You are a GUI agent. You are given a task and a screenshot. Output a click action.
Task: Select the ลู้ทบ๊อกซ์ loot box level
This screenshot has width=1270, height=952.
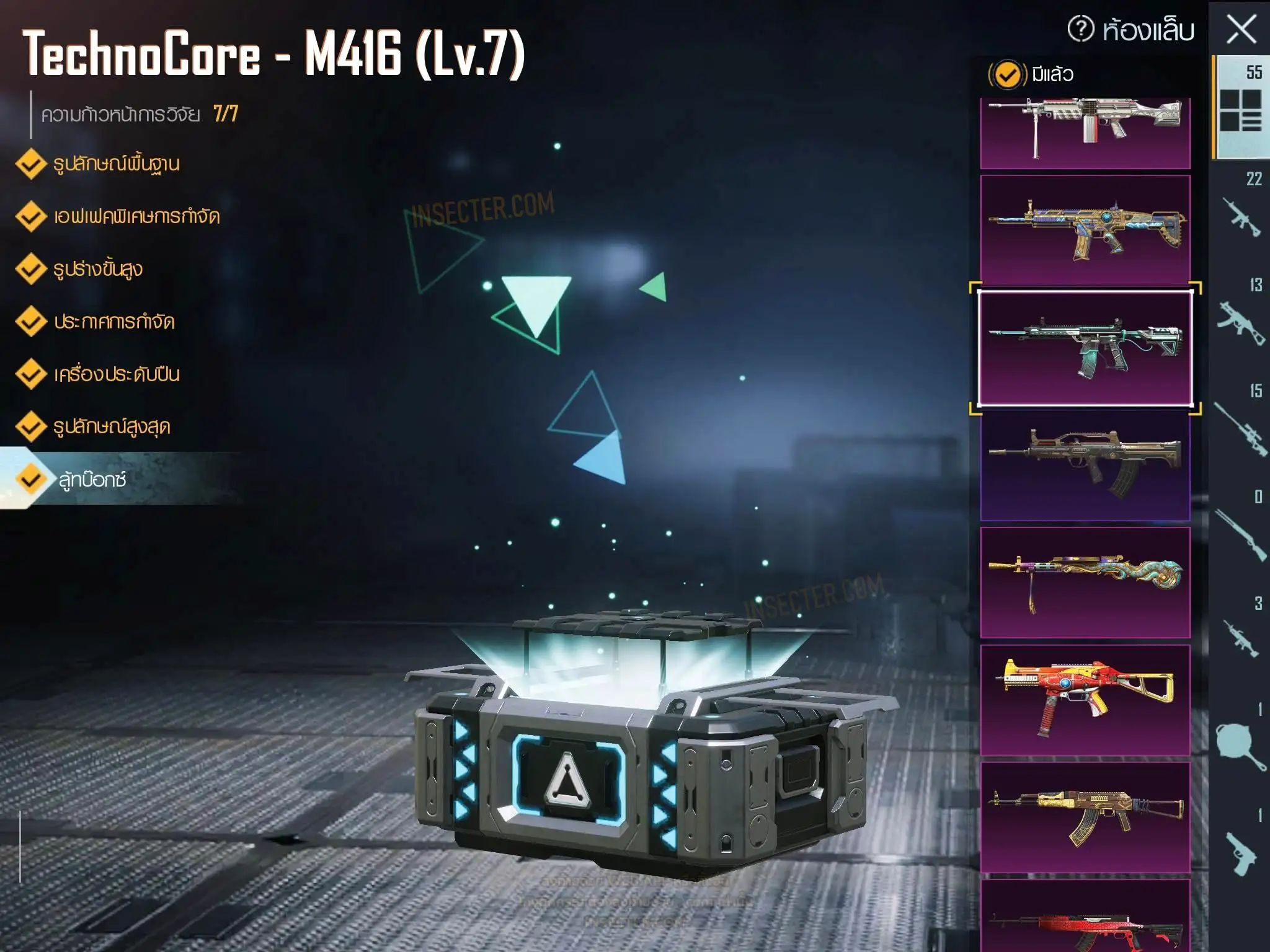coord(93,480)
